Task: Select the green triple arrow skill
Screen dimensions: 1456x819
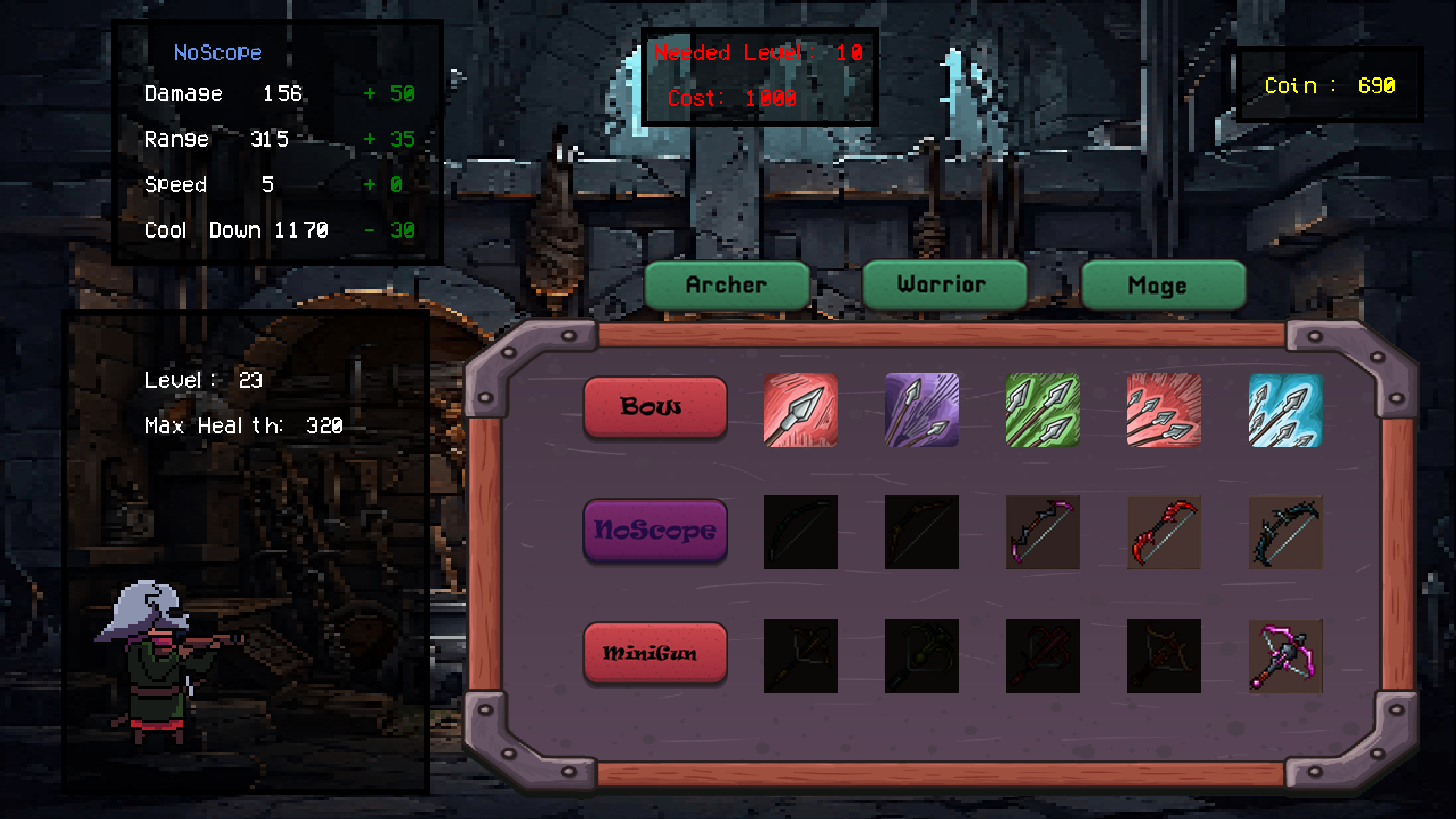Action: [x=1043, y=410]
